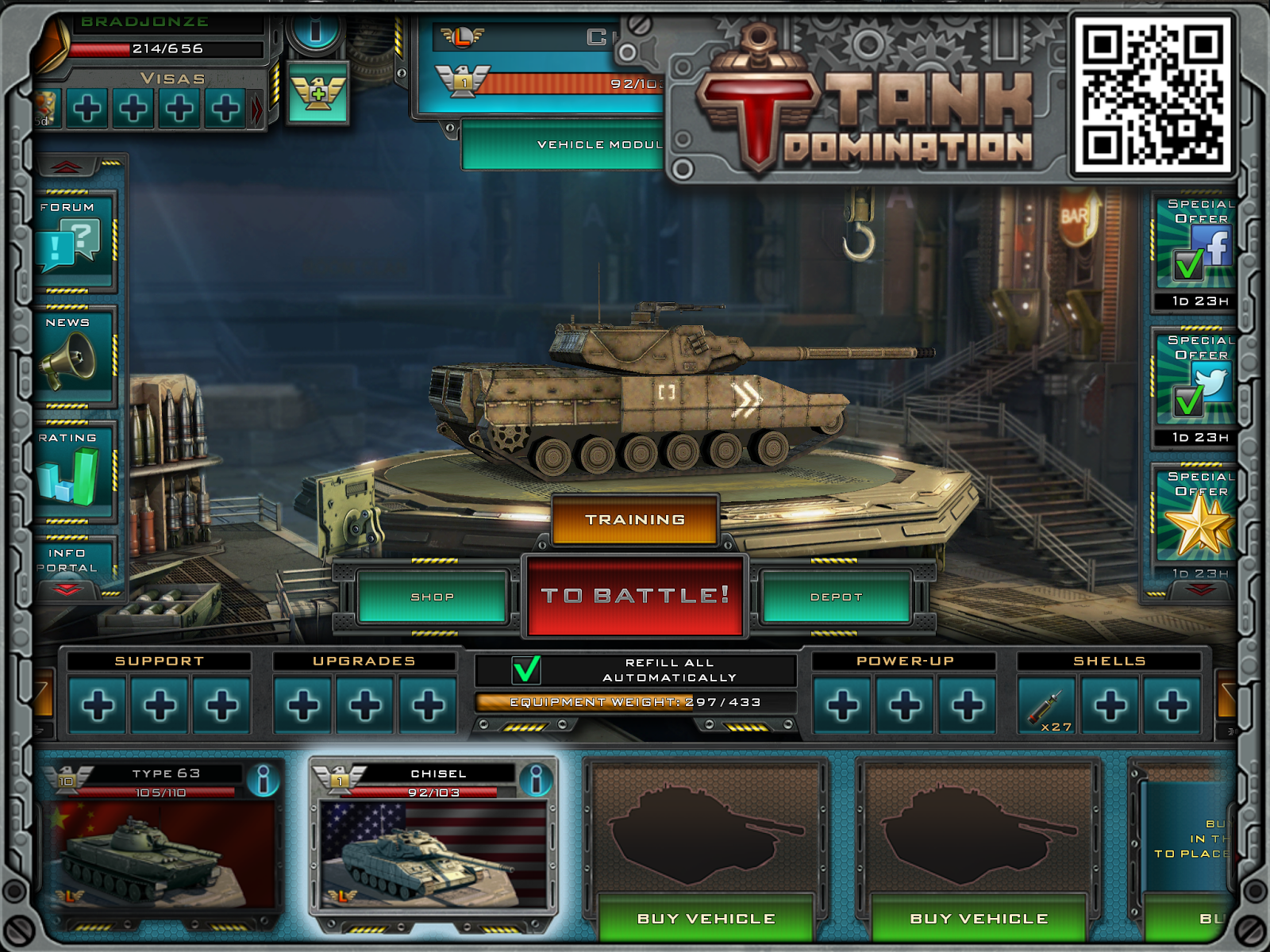Select the shell slot with x27 rounds
1270x952 pixels.
point(1047,705)
